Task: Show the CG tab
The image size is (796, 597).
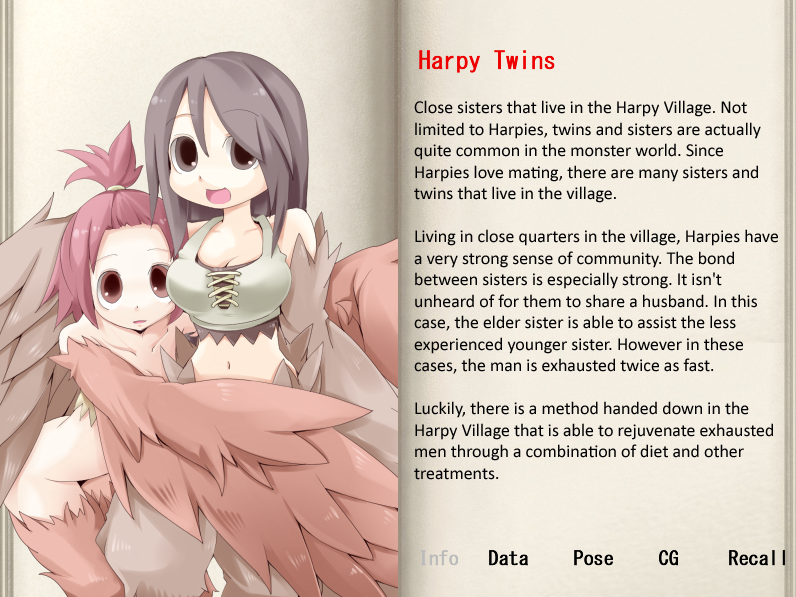Action: pyautogui.click(x=668, y=558)
